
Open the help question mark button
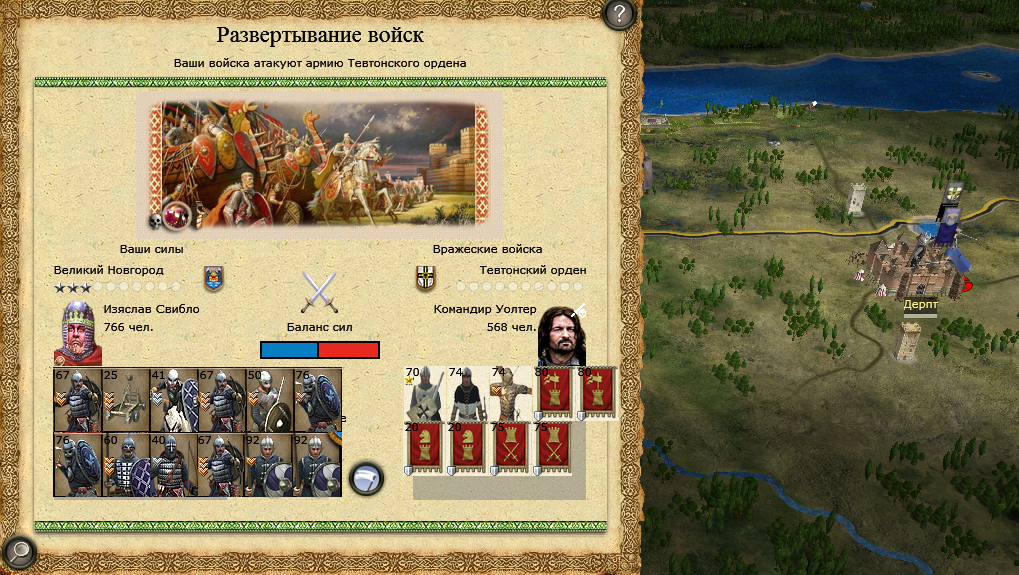(x=620, y=15)
